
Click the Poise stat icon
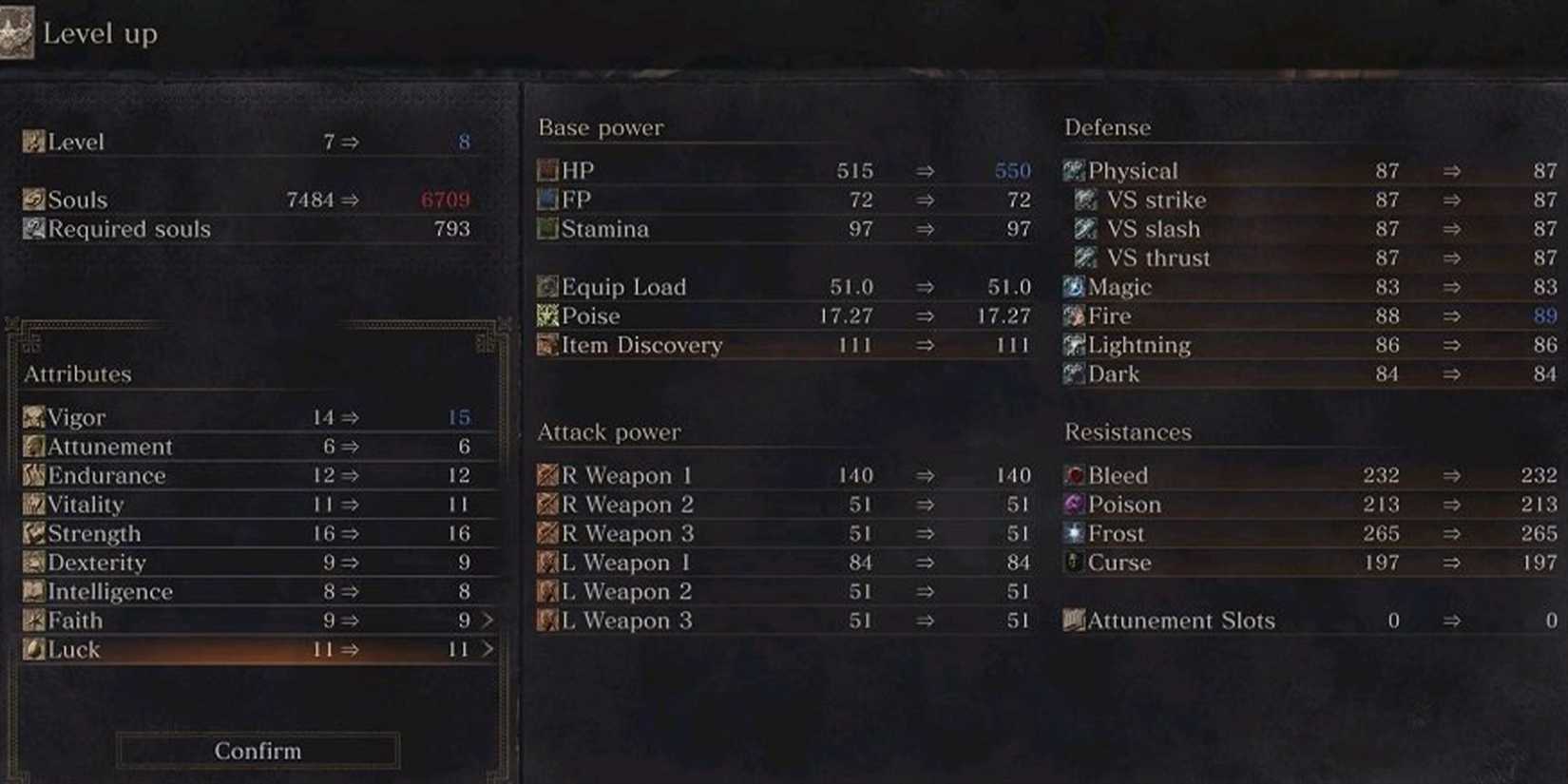pos(546,316)
